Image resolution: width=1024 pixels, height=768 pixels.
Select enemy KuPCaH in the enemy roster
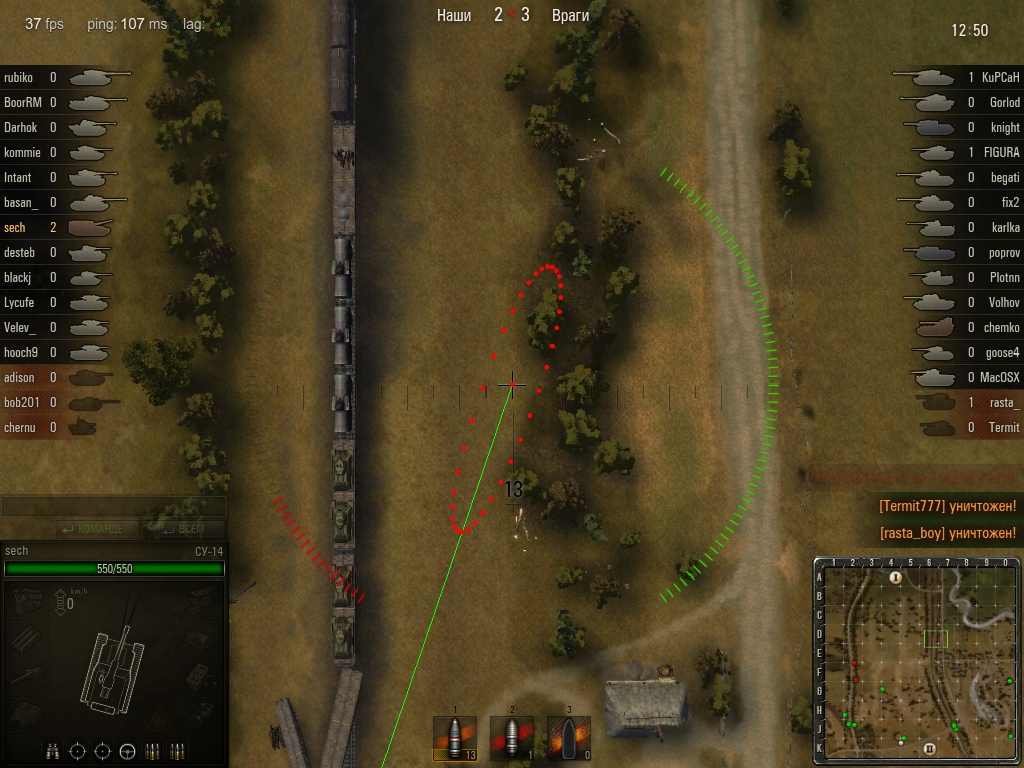[960, 77]
